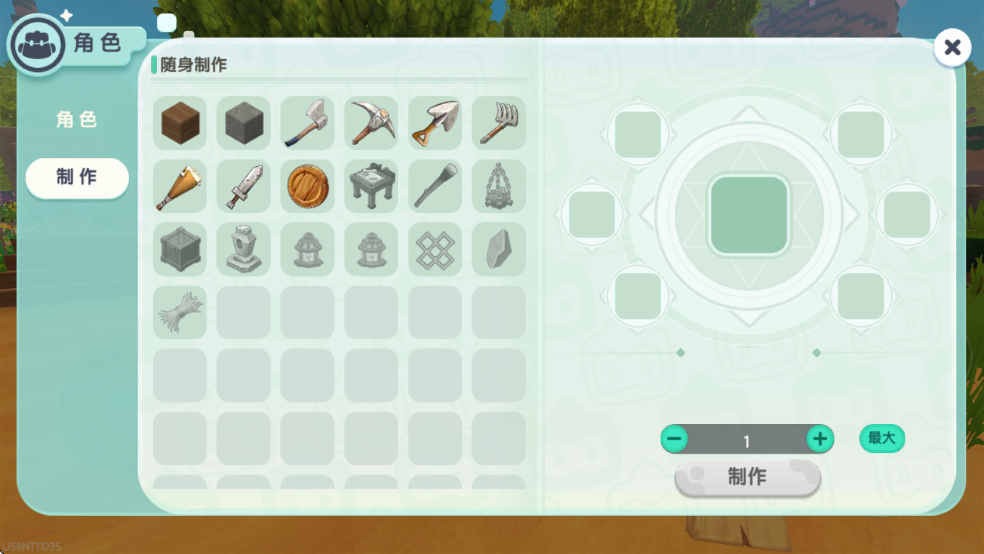Pick the wooden club recipe
This screenshot has width=984, height=554.
[x=180, y=186]
